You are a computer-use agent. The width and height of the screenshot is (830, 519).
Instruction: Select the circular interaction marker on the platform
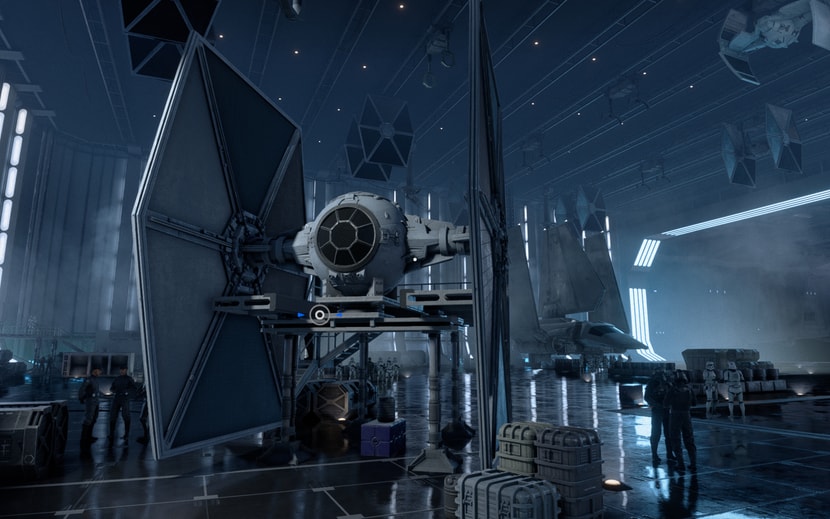(319, 315)
